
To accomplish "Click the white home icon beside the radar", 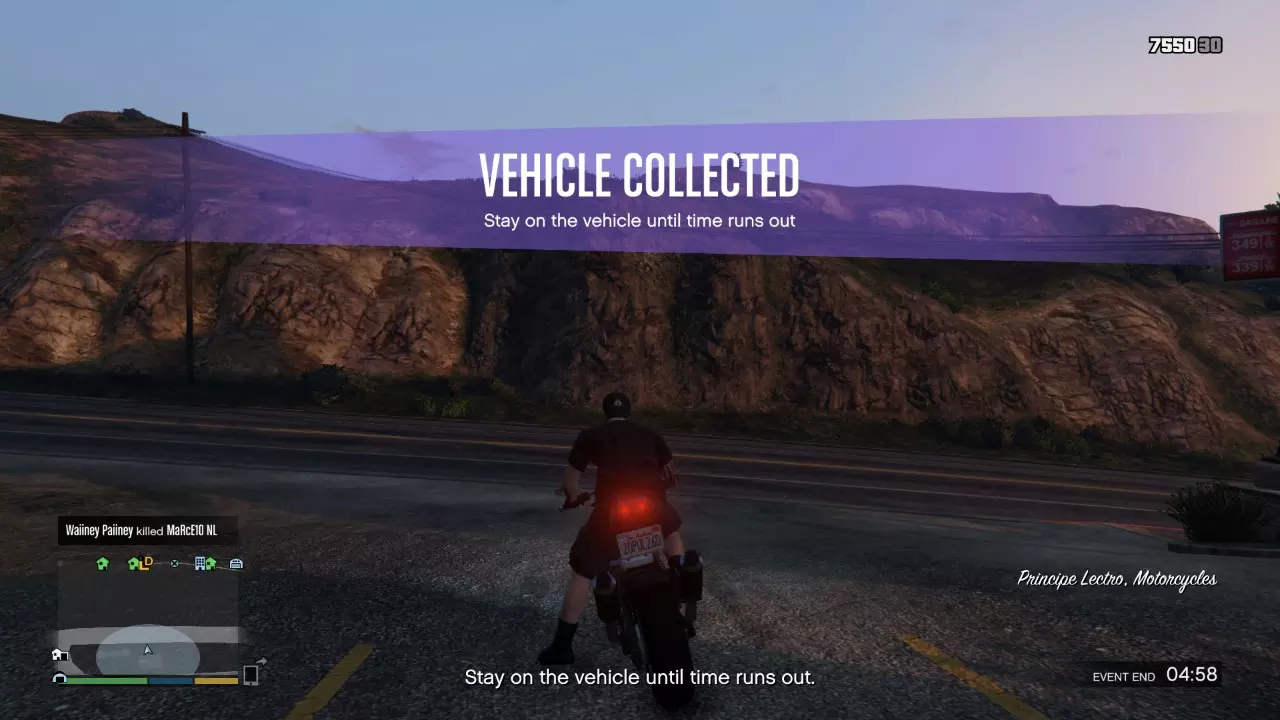I will pyautogui.click(x=59, y=653).
